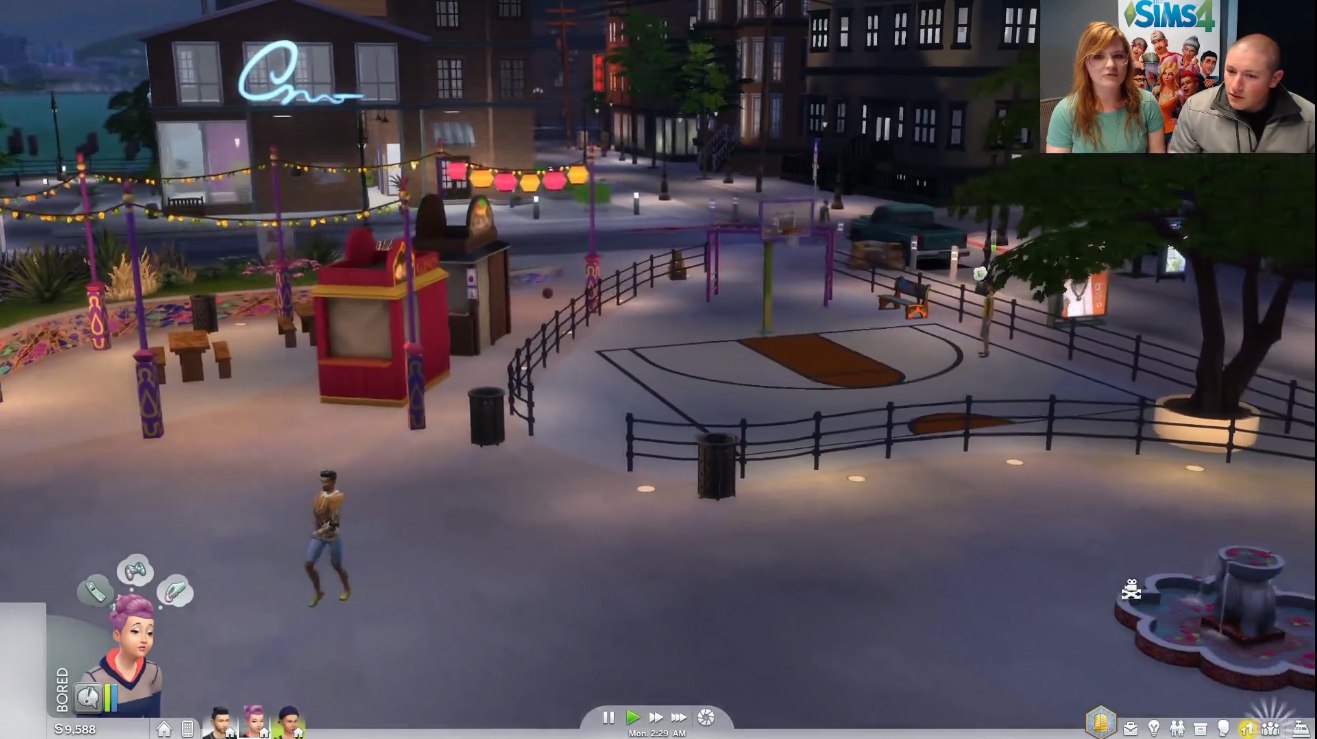
Task: Pause the game with the pause button
Action: (608, 717)
